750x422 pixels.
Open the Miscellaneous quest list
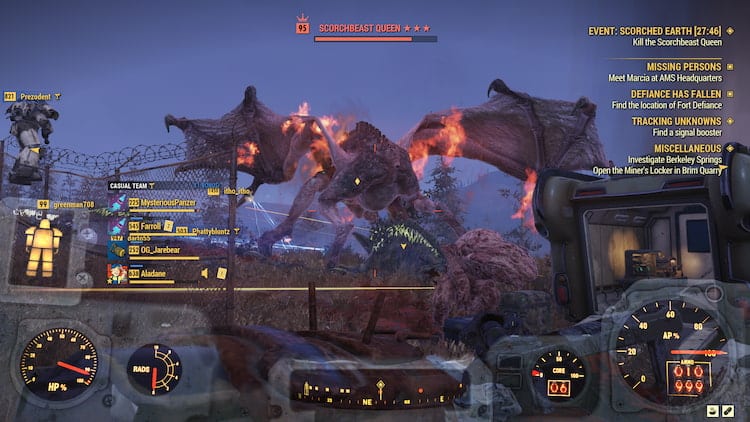686,148
